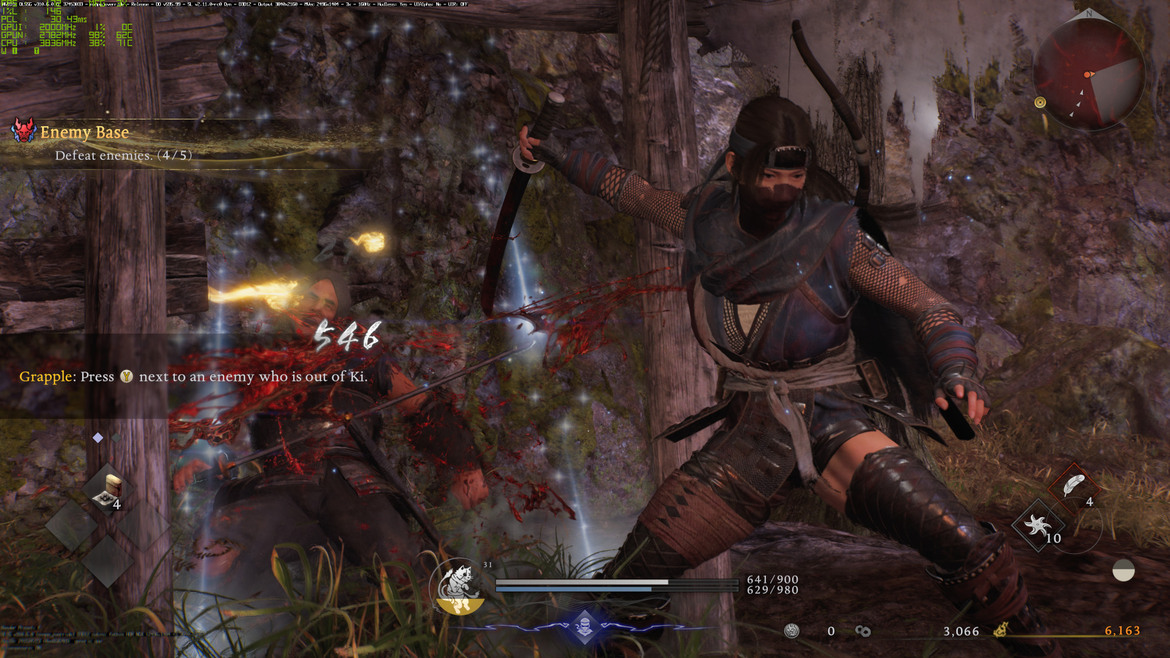Select the shuriken ninjutsu slot
1170x658 pixels.
point(1037,525)
